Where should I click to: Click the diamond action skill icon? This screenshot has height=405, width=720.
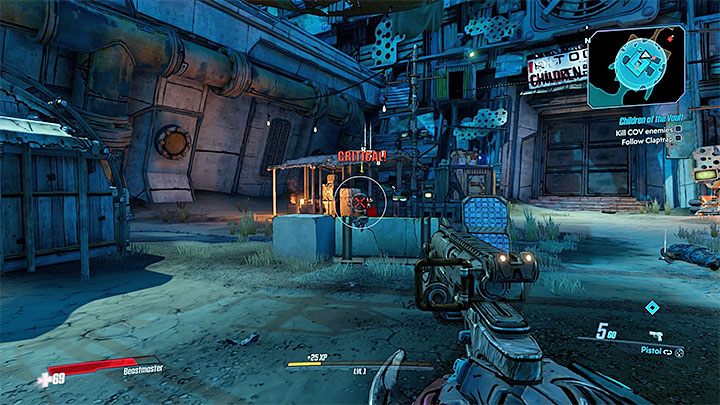(x=652, y=308)
